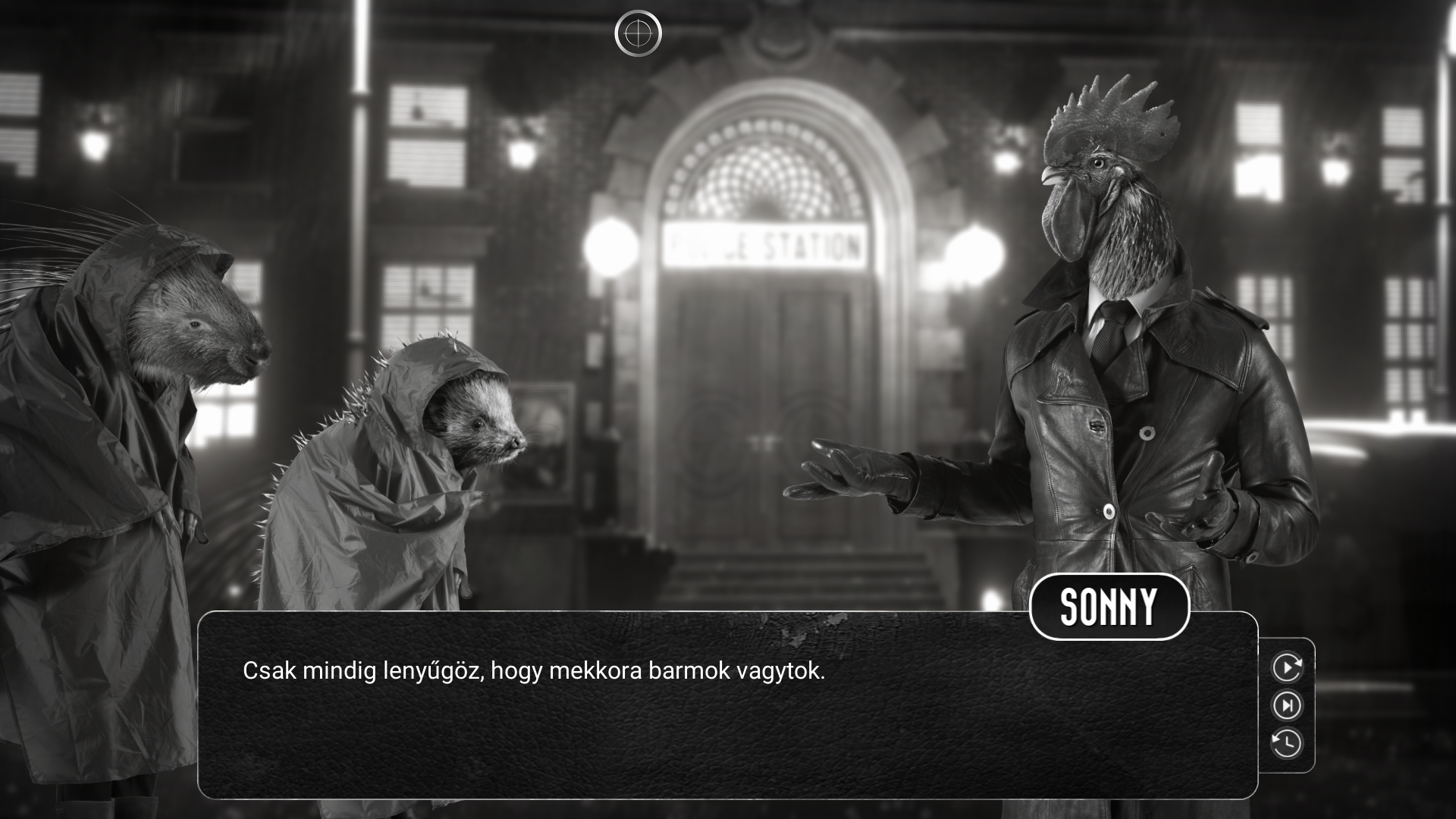
Task: Click the crosshair targeting icon at top center
Action: [639, 32]
